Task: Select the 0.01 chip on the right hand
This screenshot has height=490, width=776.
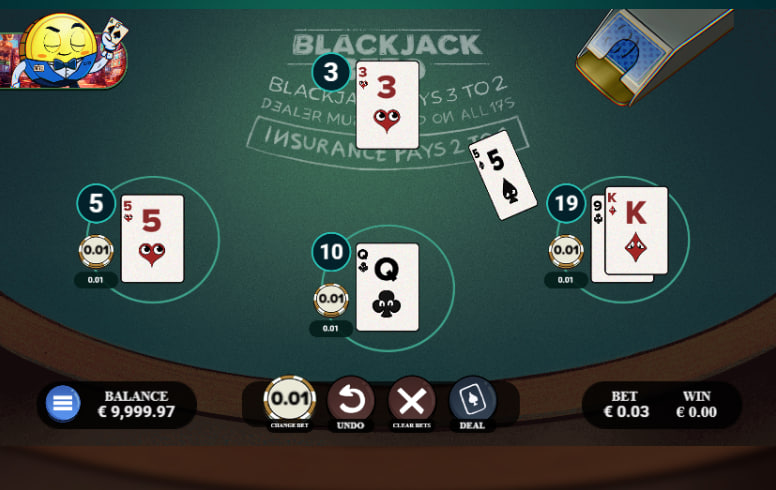Action: (x=567, y=251)
